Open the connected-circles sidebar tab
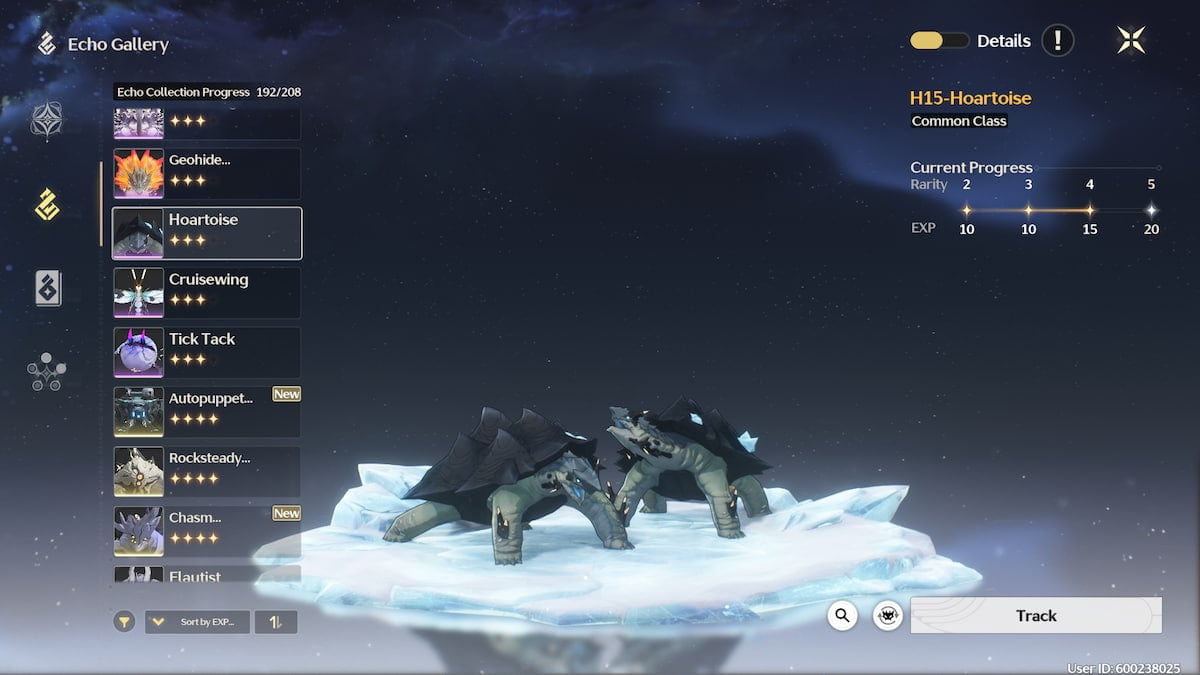 click(x=47, y=372)
